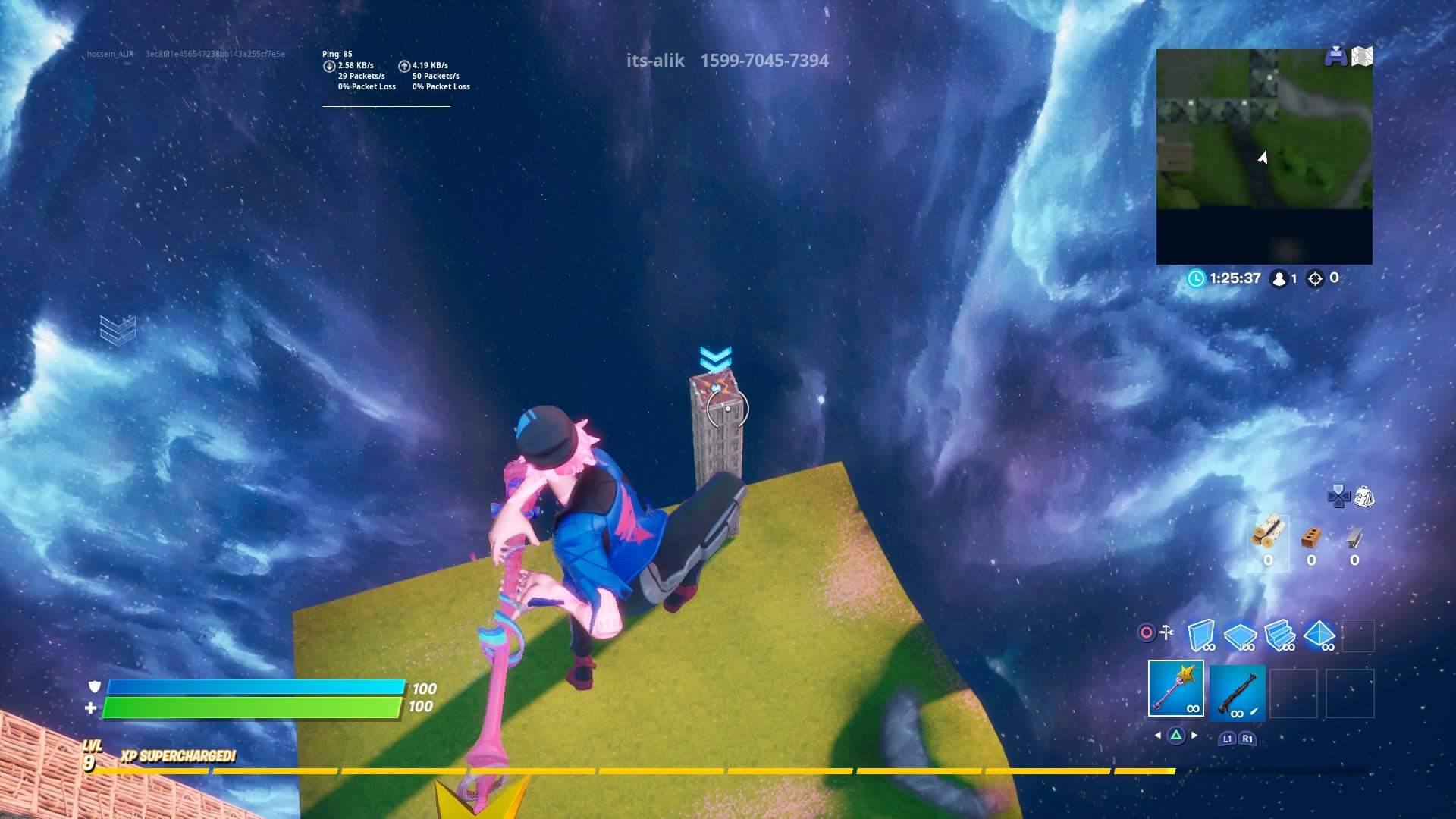This screenshot has height=819, width=1456.
Task: Select the wall build piece icon
Action: pyautogui.click(x=1202, y=635)
